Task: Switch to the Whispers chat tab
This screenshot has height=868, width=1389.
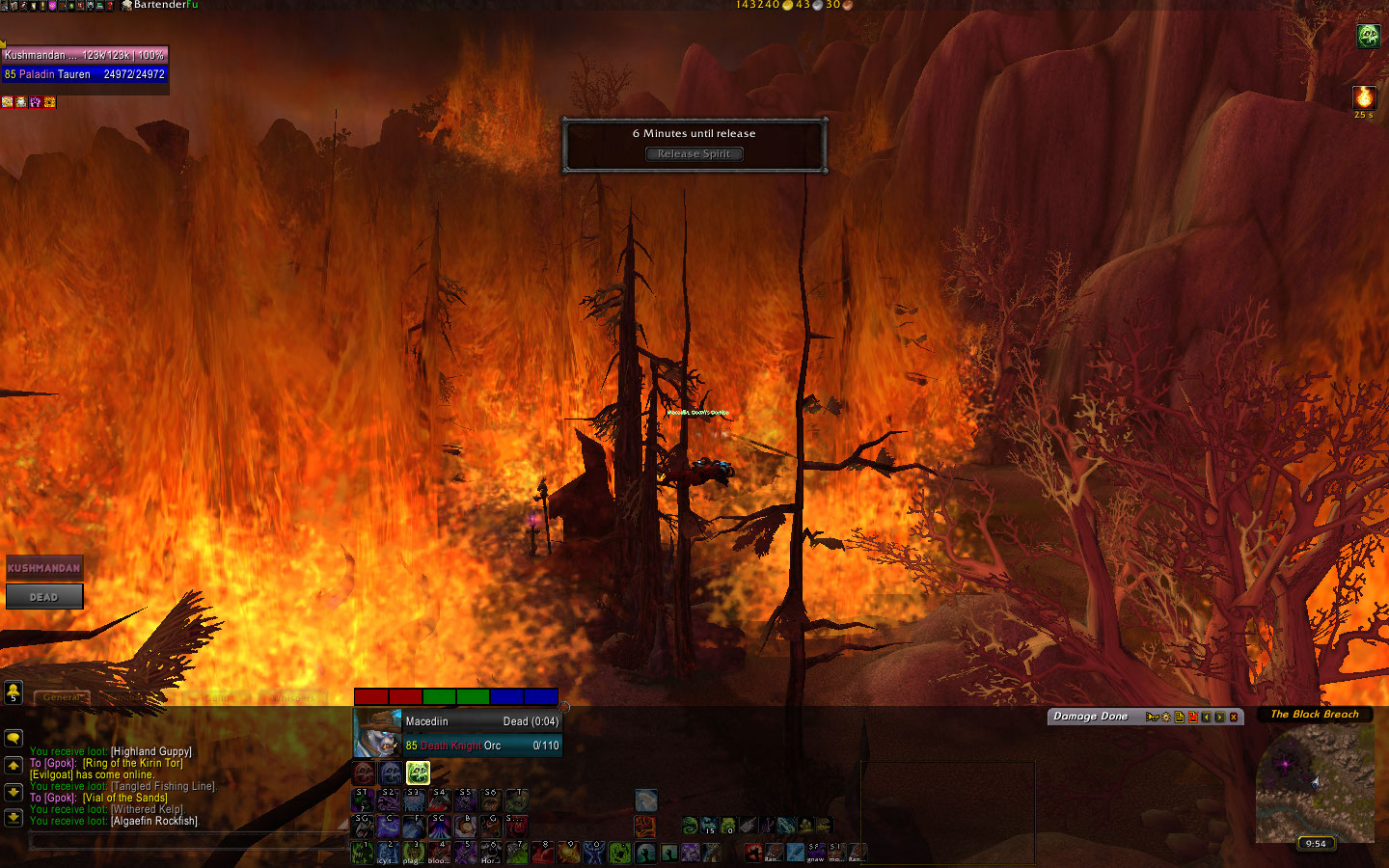Action: 291,697
